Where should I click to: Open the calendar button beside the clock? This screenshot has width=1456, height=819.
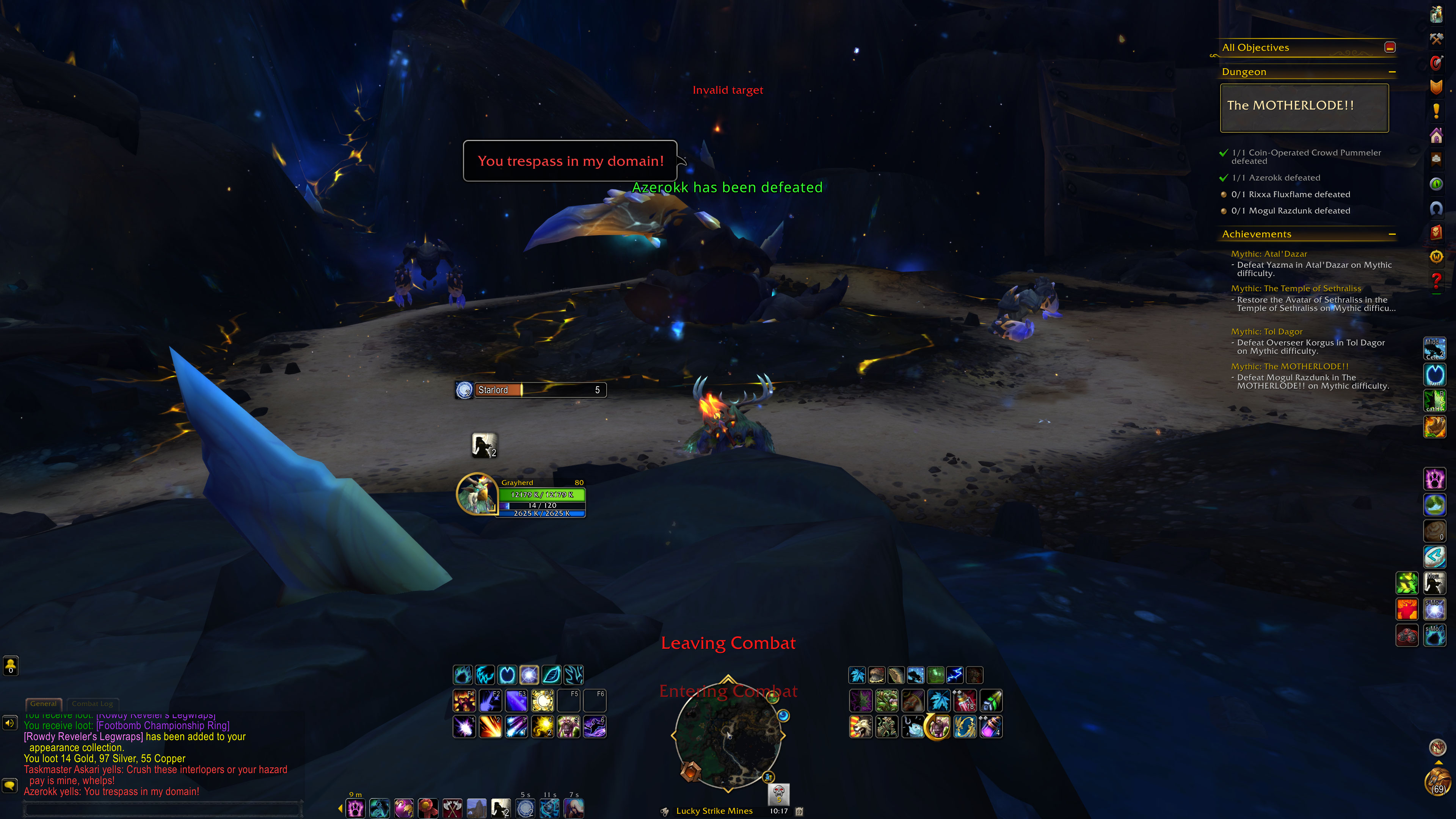[x=799, y=811]
